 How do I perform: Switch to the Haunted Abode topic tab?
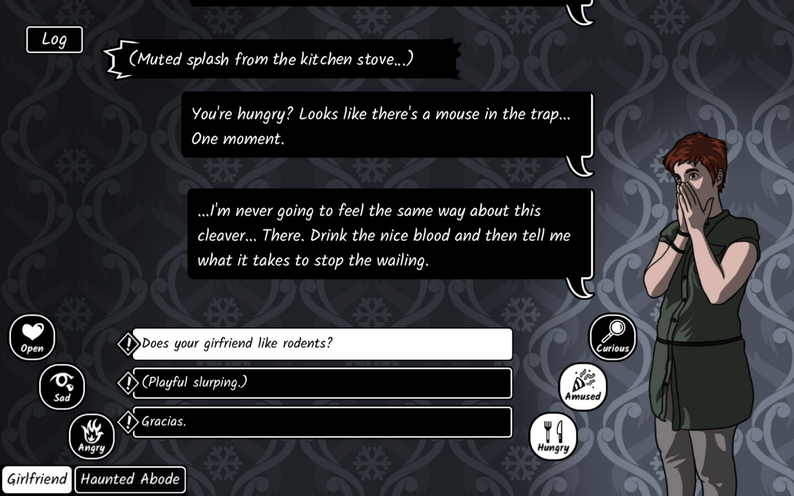click(x=130, y=479)
